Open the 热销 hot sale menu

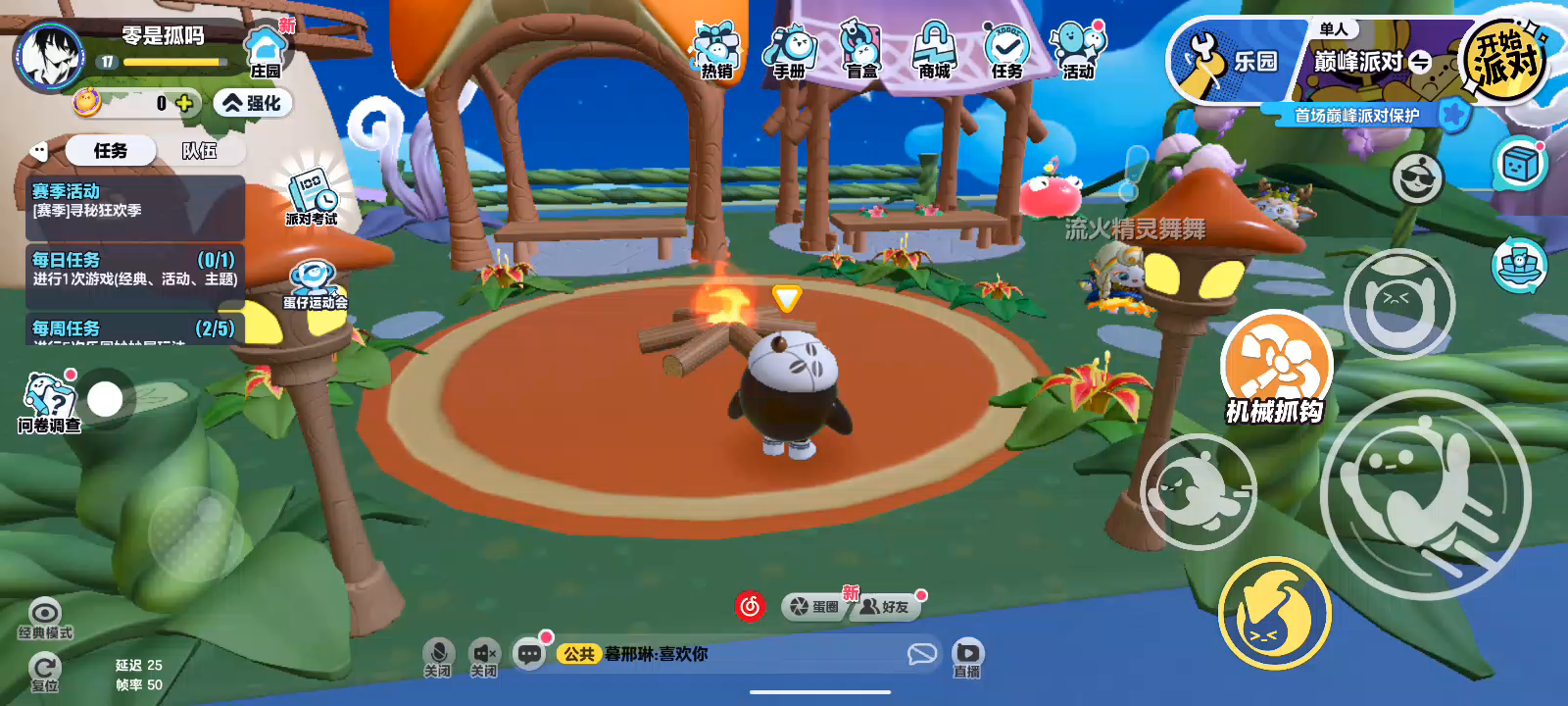point(716,52)
